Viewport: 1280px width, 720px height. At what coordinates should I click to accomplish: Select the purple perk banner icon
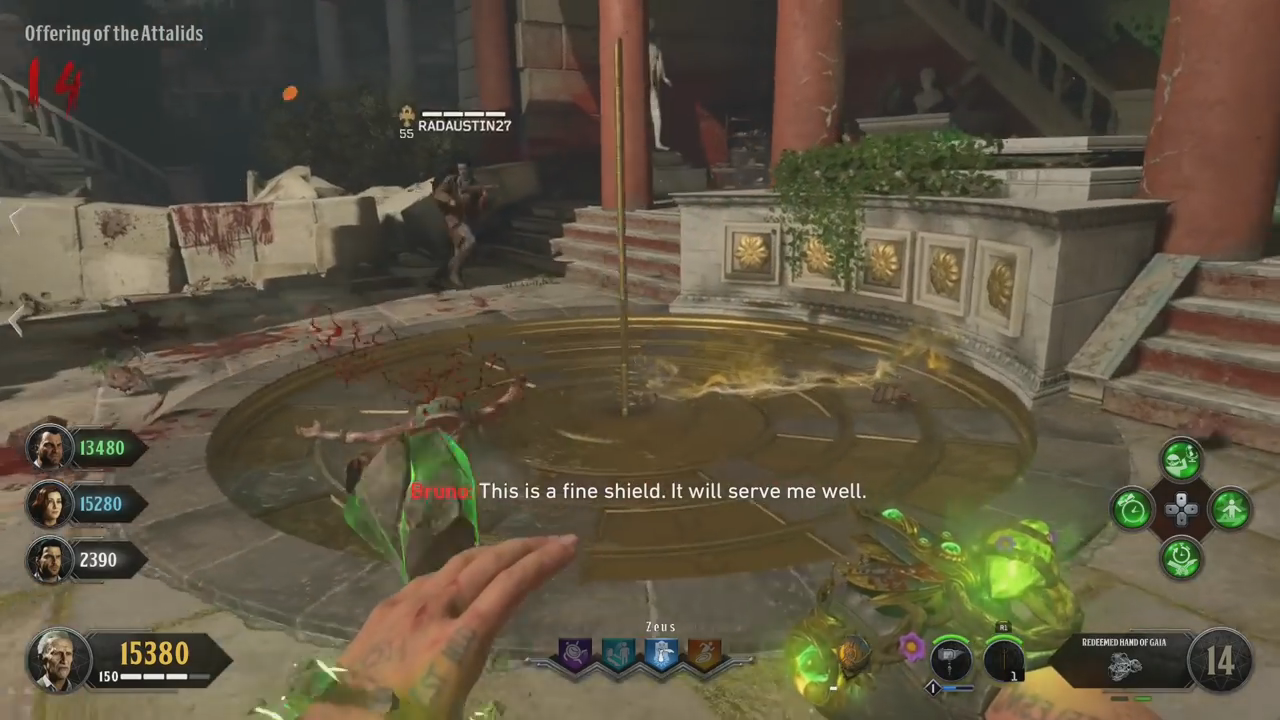(576, 656)
